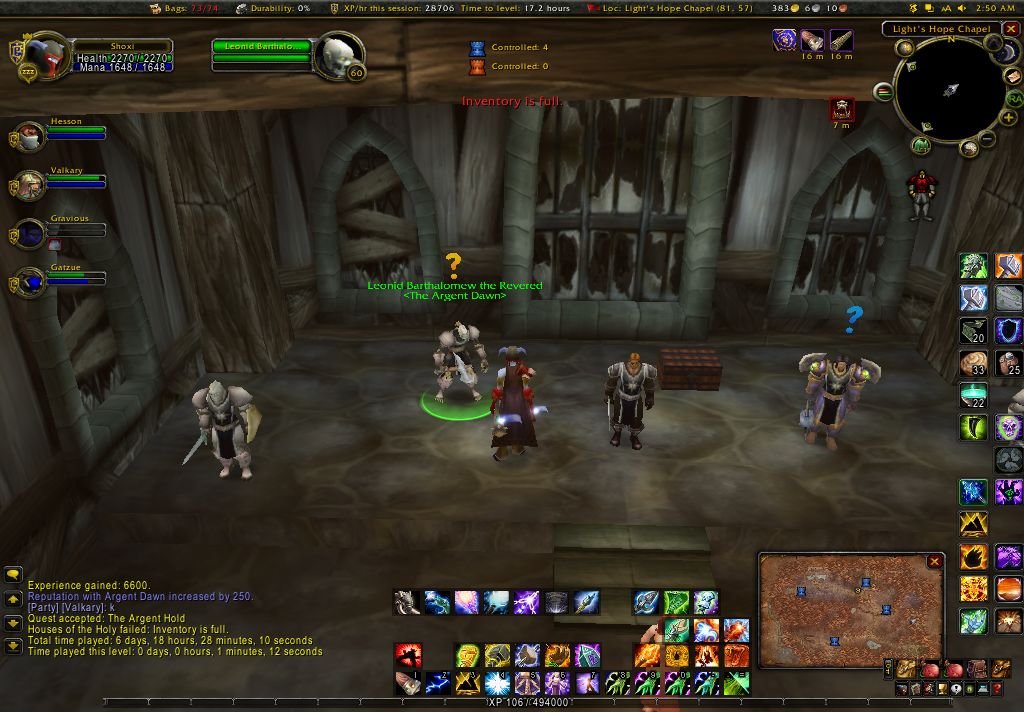1024x712 pixels.
Task: Use the action bar ability in slot 4
Action: click(497, 683)
